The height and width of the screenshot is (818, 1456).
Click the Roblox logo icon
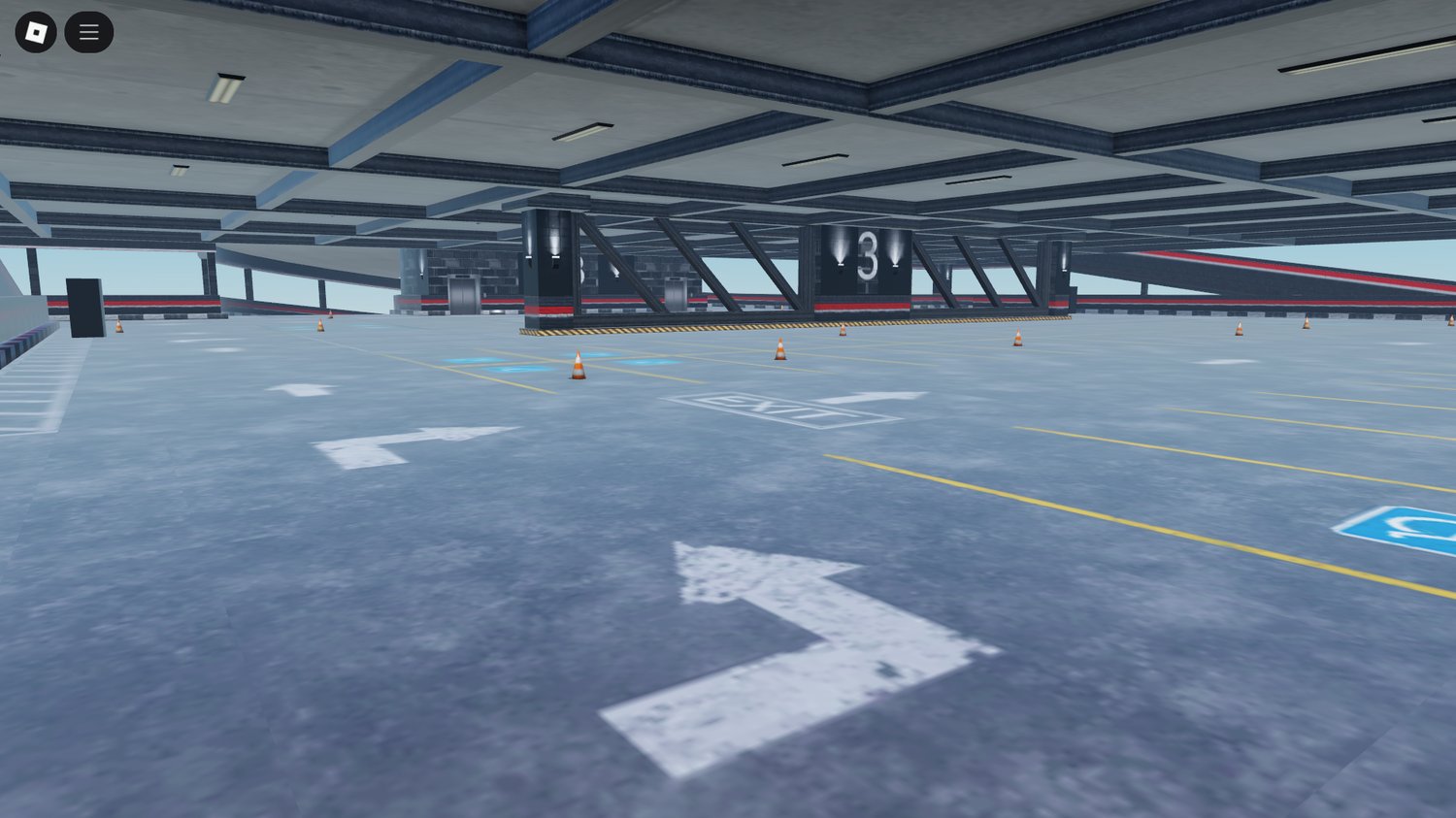36,30
